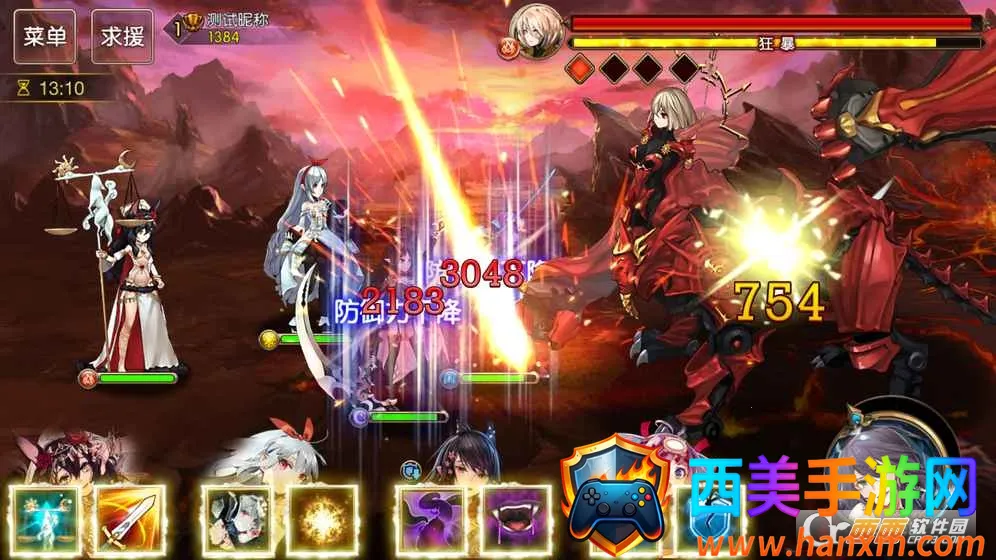Viewport: 996px width, 560px height.
Task: Activate the scales goddess skill icon
Action: [45, 520]
